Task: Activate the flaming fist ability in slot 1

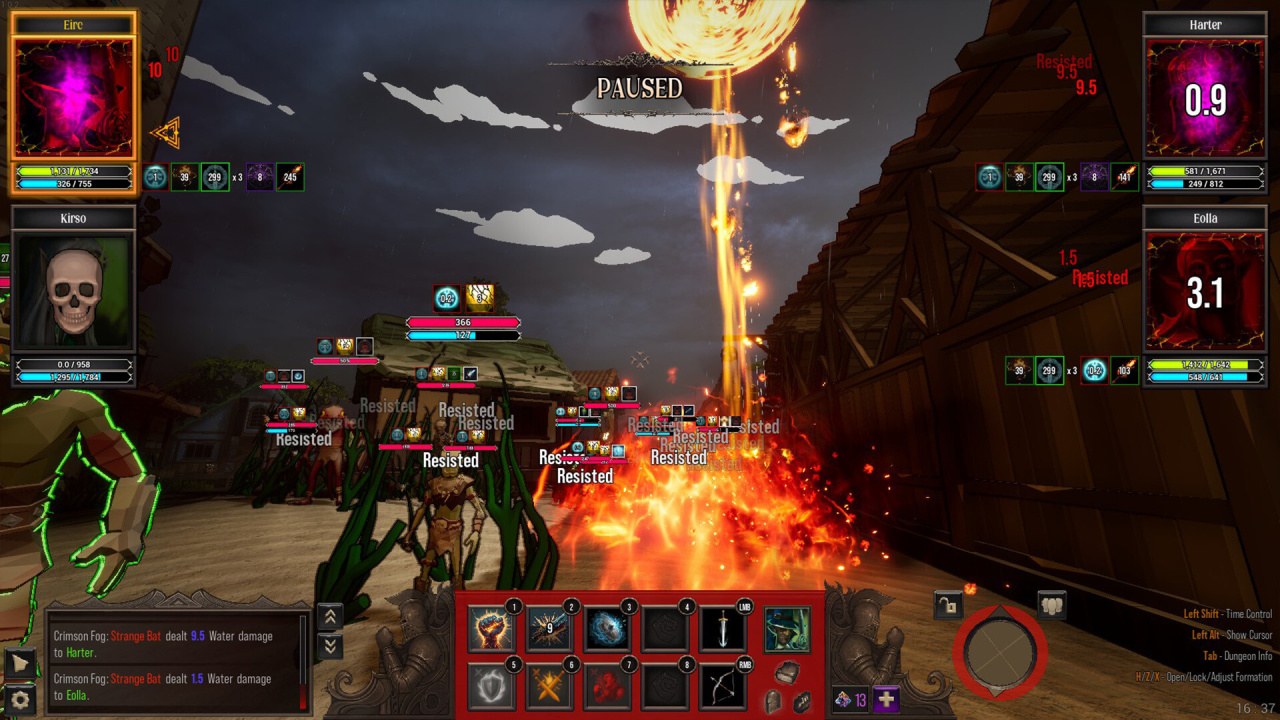Action: [492, 629]
